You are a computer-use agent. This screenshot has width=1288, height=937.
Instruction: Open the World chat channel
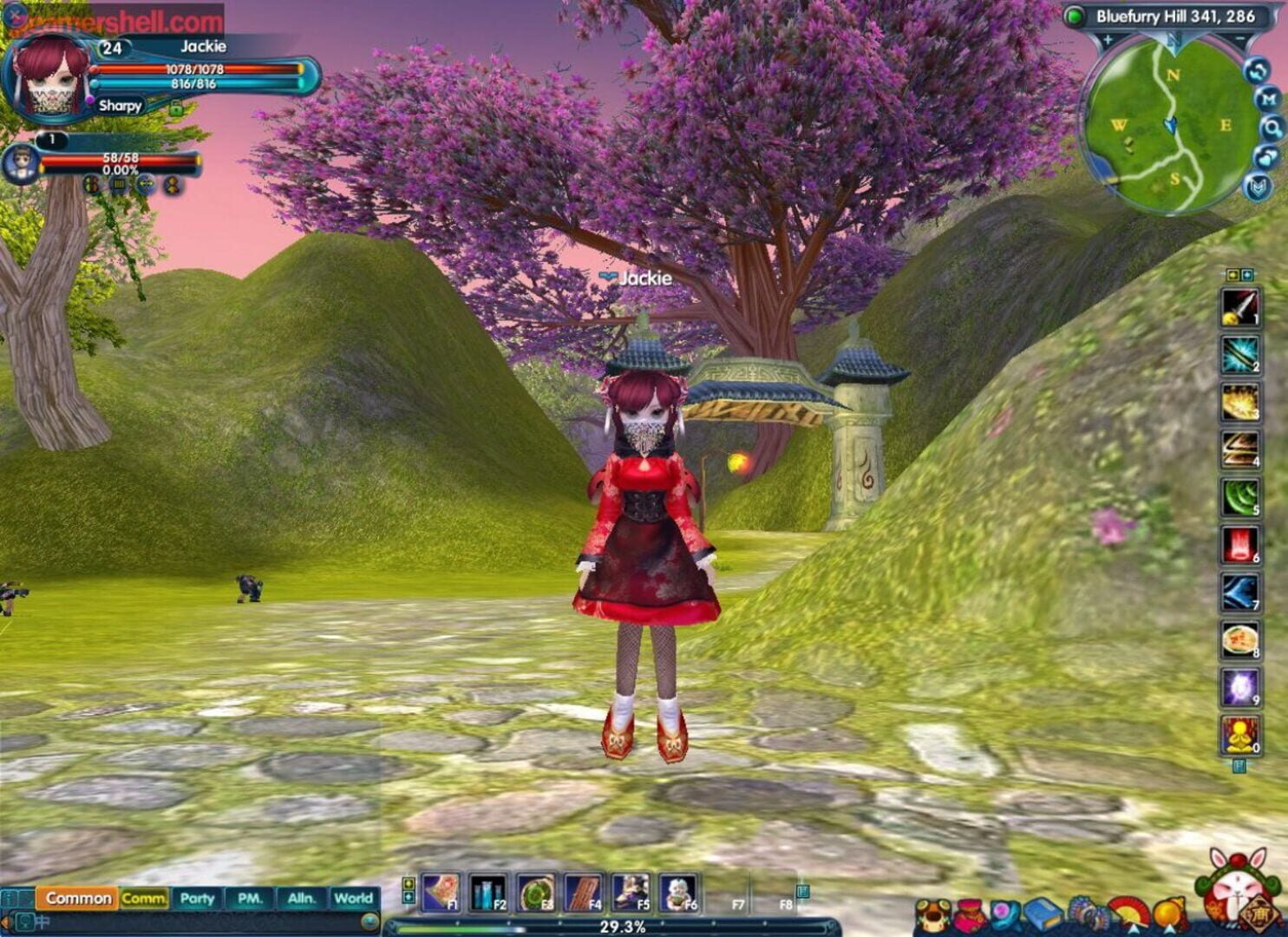pos(354,900)
